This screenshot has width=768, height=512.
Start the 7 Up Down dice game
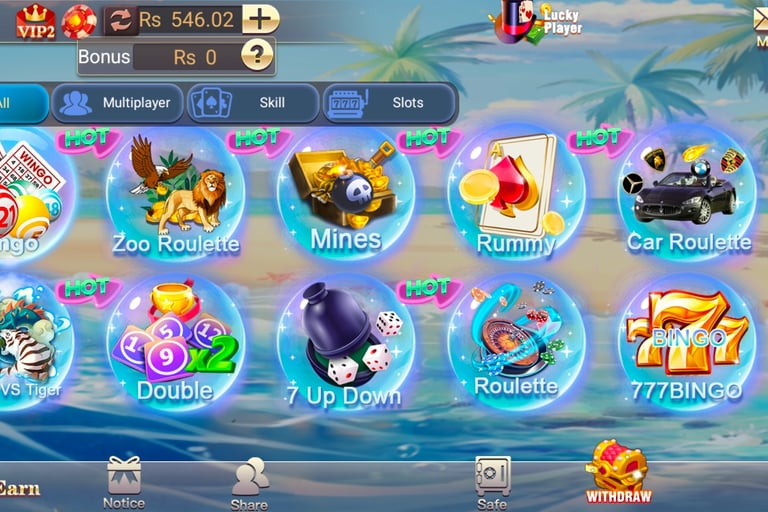pos(345,343)
